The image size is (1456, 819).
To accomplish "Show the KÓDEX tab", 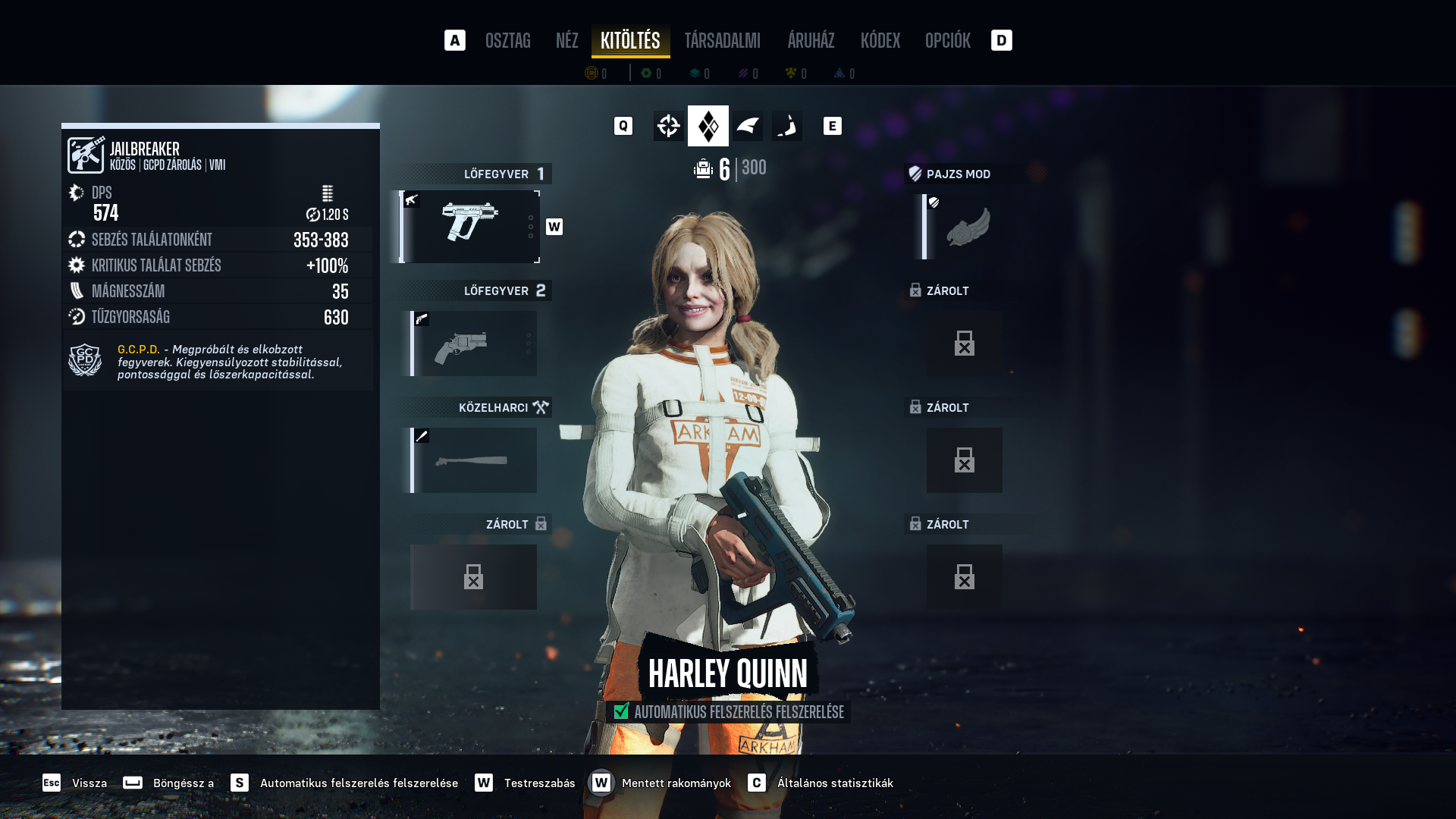I will [x=880, y=41].
